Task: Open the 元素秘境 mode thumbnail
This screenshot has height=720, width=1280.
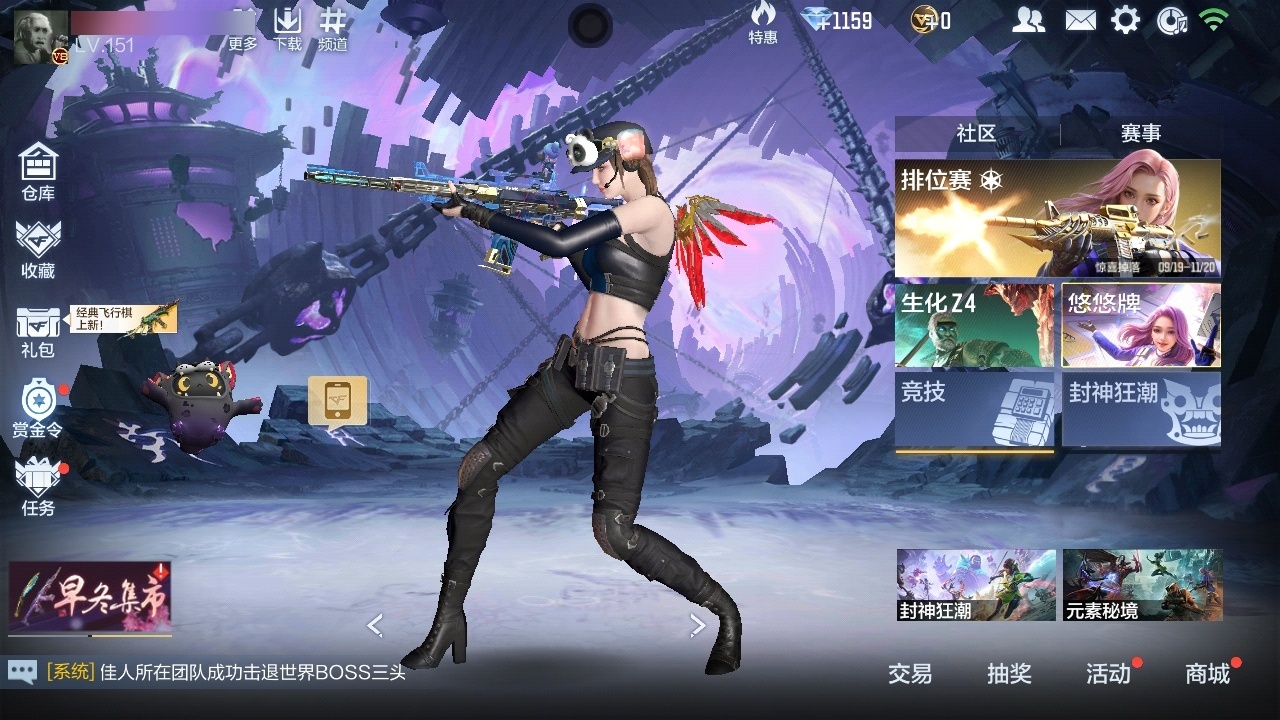Action: point(1142,585)
